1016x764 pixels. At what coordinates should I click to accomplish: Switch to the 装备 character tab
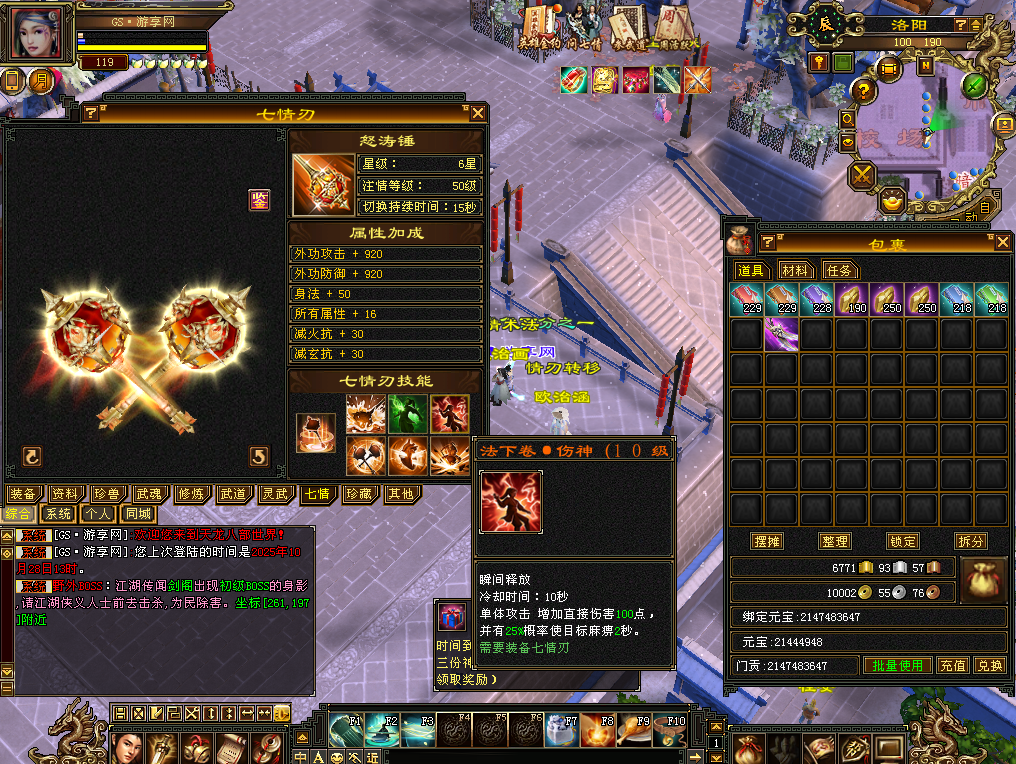(x=23, y=494)
